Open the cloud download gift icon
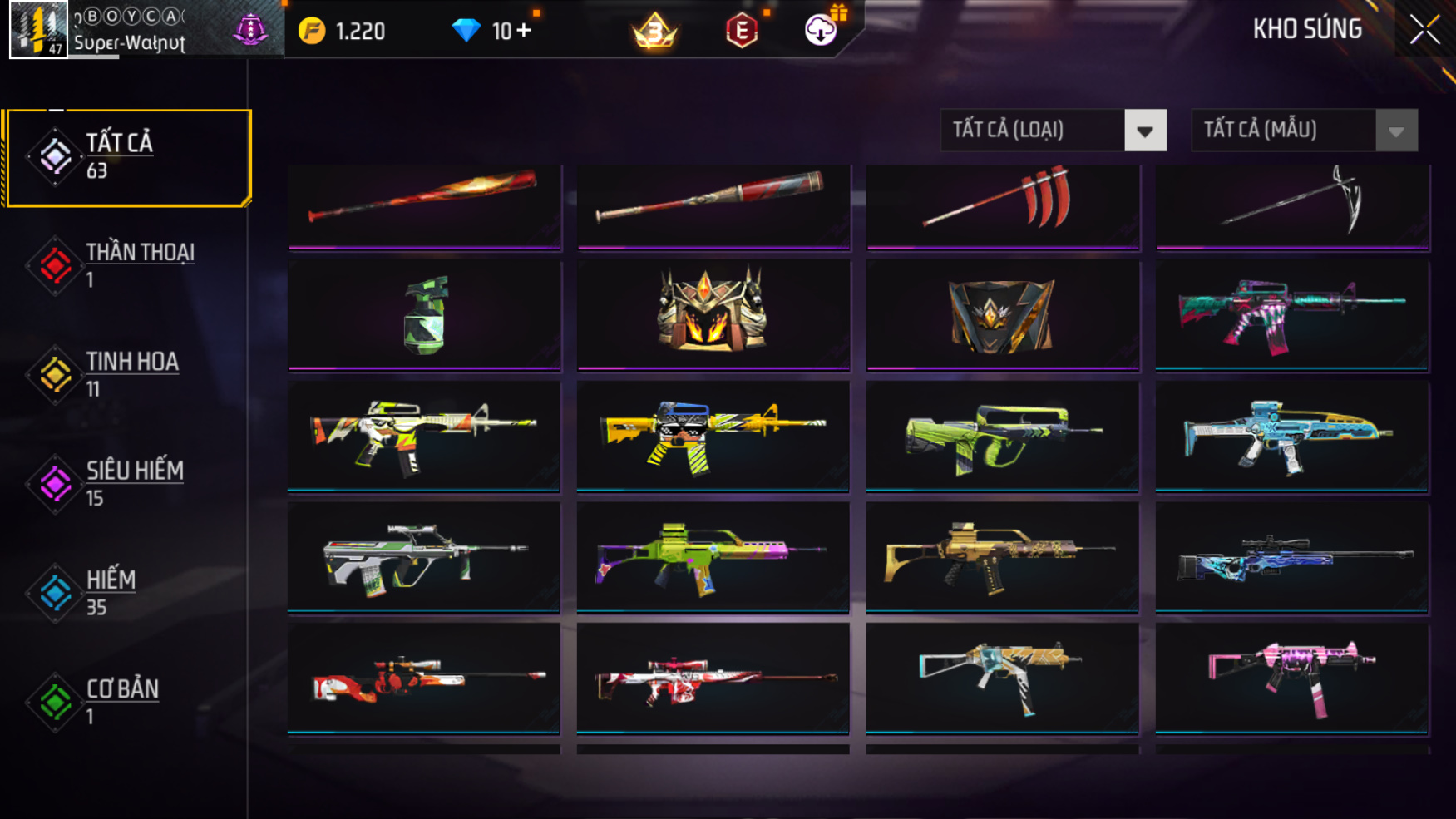1456x819 pixels. (x=821, y=31)
